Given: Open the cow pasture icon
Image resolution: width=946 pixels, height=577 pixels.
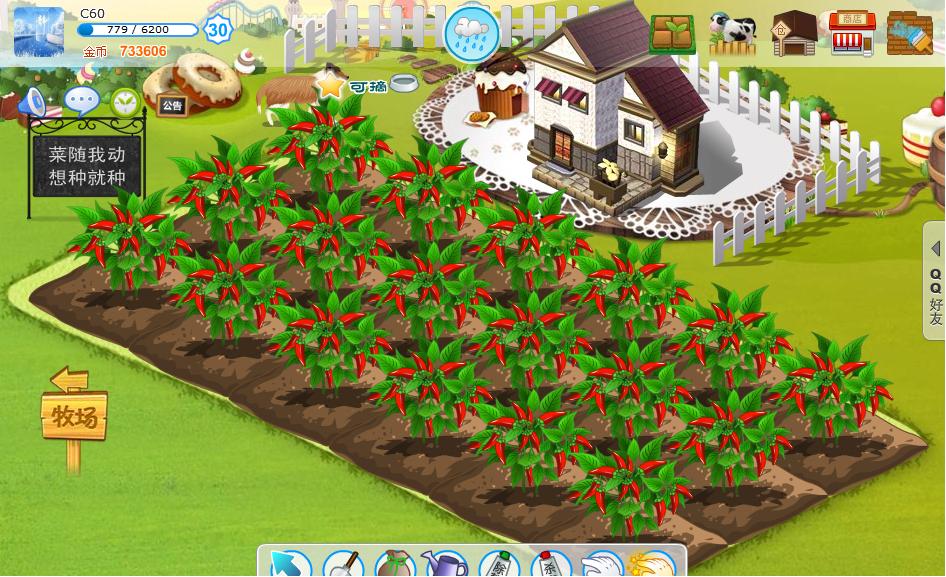Looking at the screenshot, I should tap(732, 34).
